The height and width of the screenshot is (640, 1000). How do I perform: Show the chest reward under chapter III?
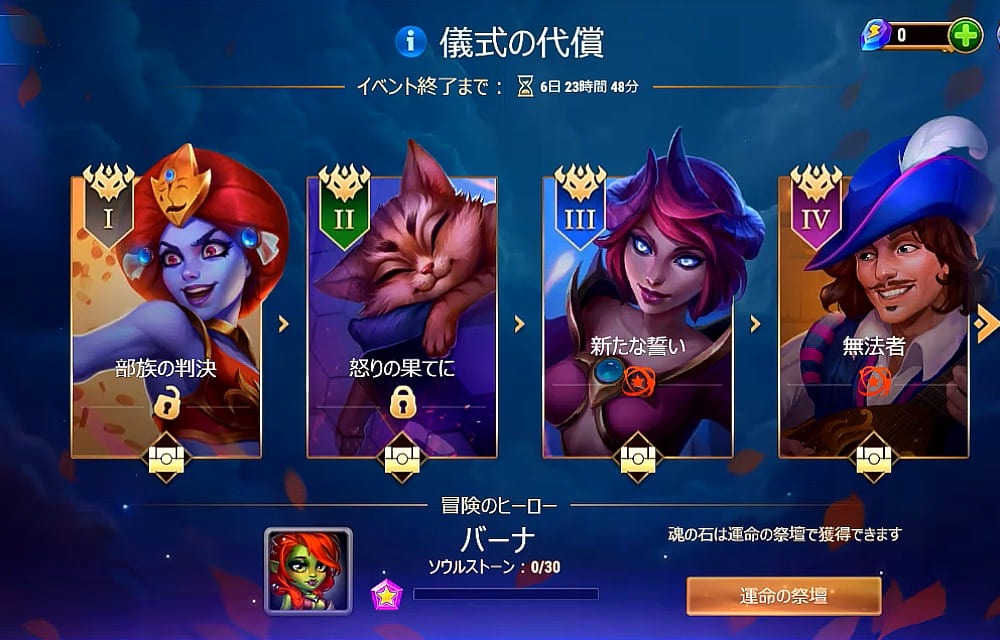638,458
